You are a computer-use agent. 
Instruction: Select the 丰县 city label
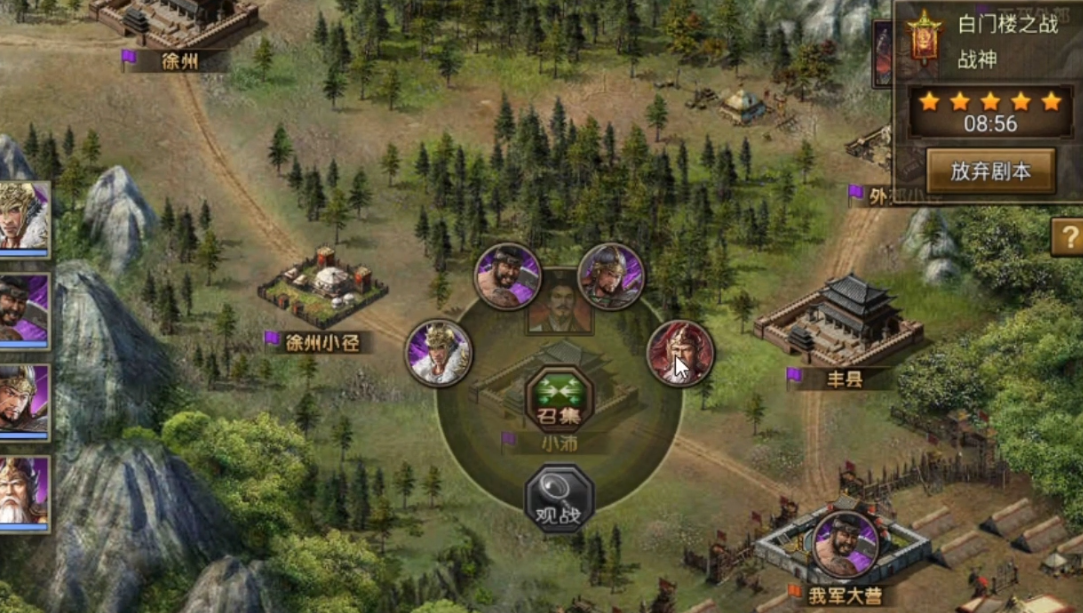(x=838, y=378)
